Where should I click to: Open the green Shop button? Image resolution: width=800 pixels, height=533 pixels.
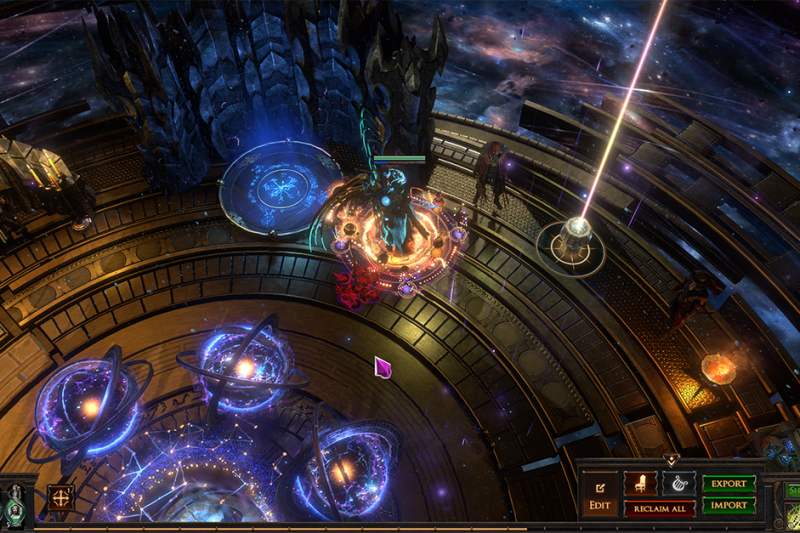pyautogui.click(x=792, y=491)
